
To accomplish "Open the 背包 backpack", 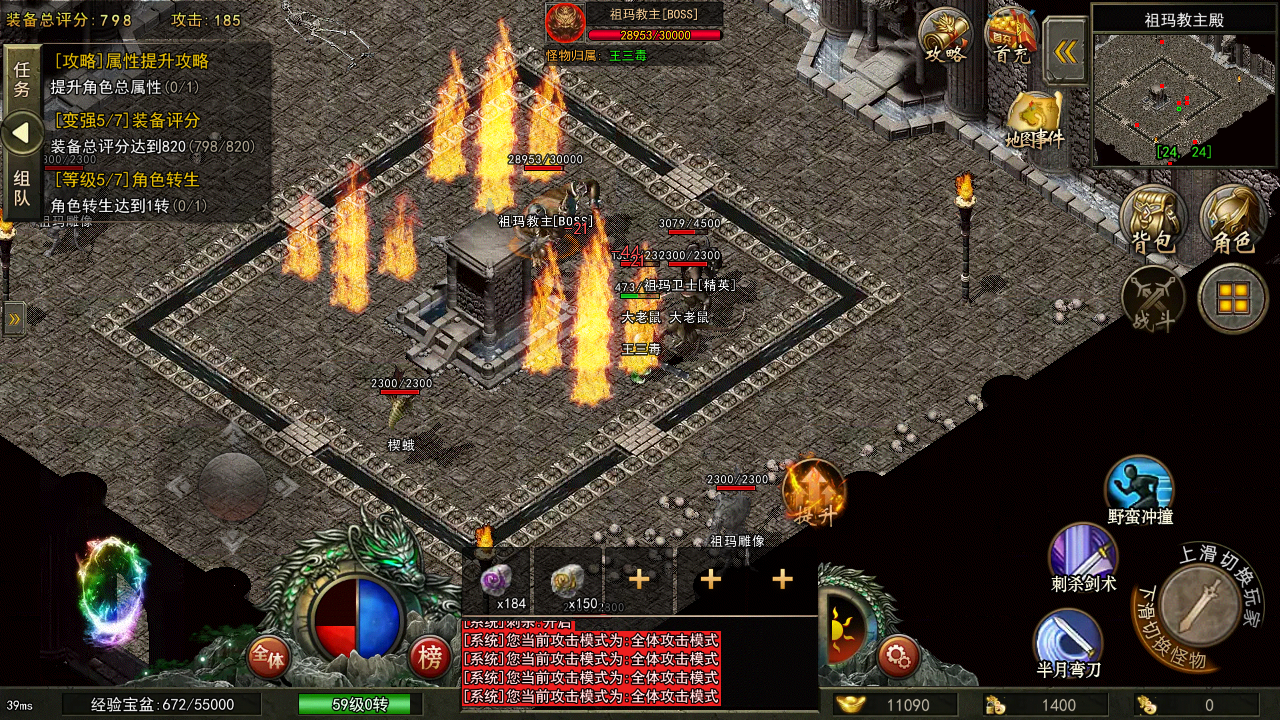I will coord(1153,218).
